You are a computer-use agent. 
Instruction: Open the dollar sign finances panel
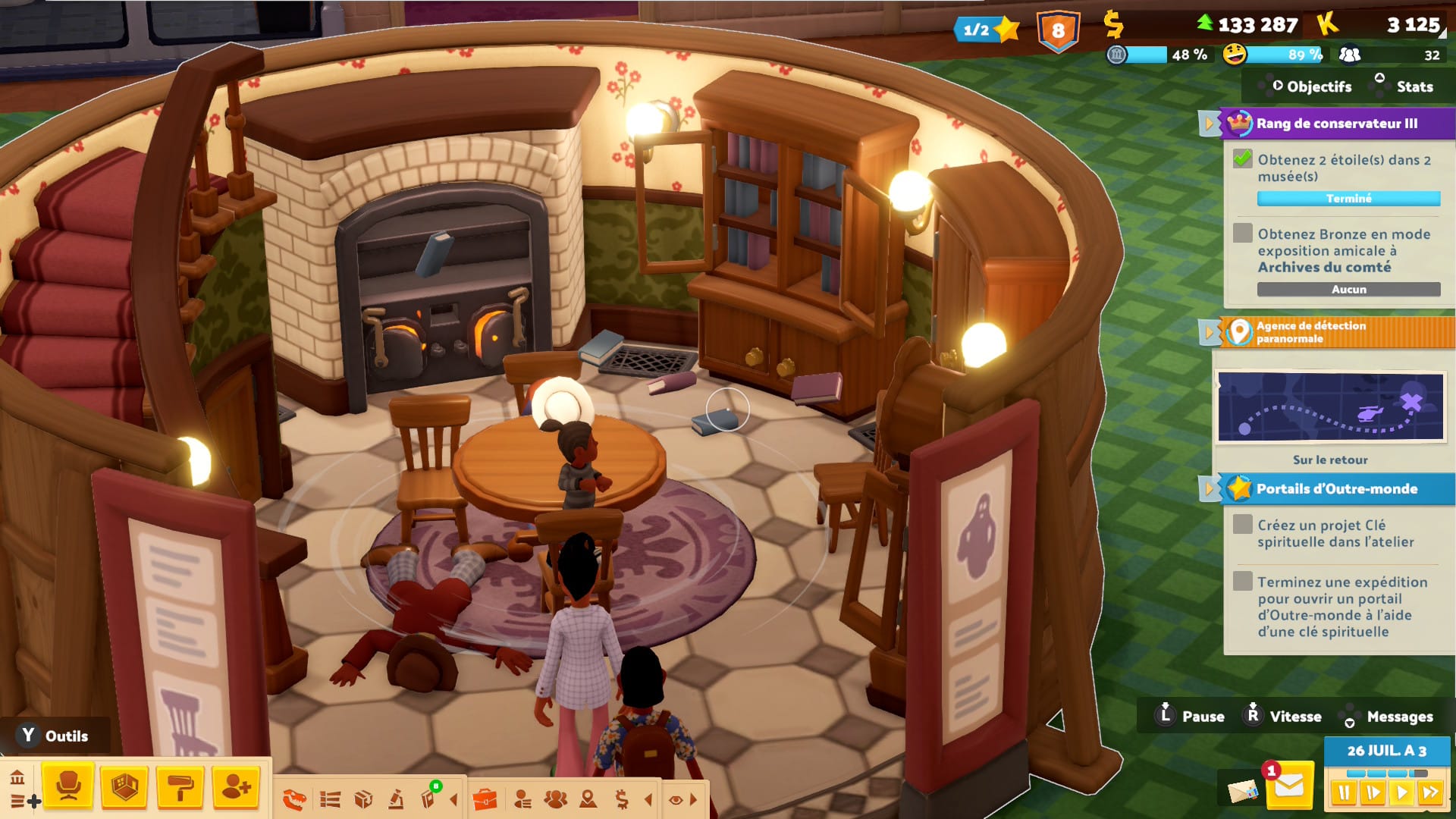tap(622, 799)
